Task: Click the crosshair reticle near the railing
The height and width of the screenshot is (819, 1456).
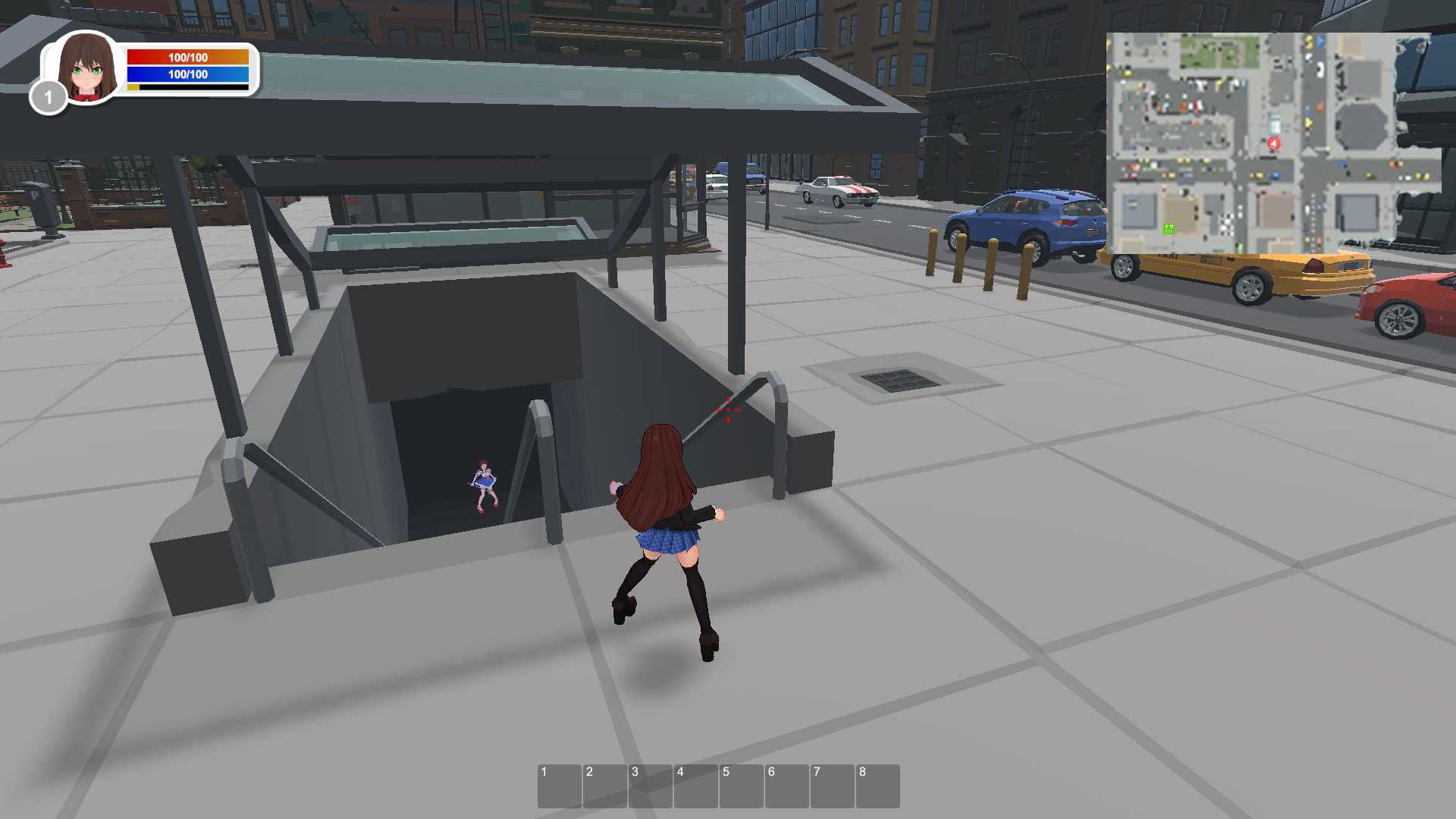Action: click(730, 409)
